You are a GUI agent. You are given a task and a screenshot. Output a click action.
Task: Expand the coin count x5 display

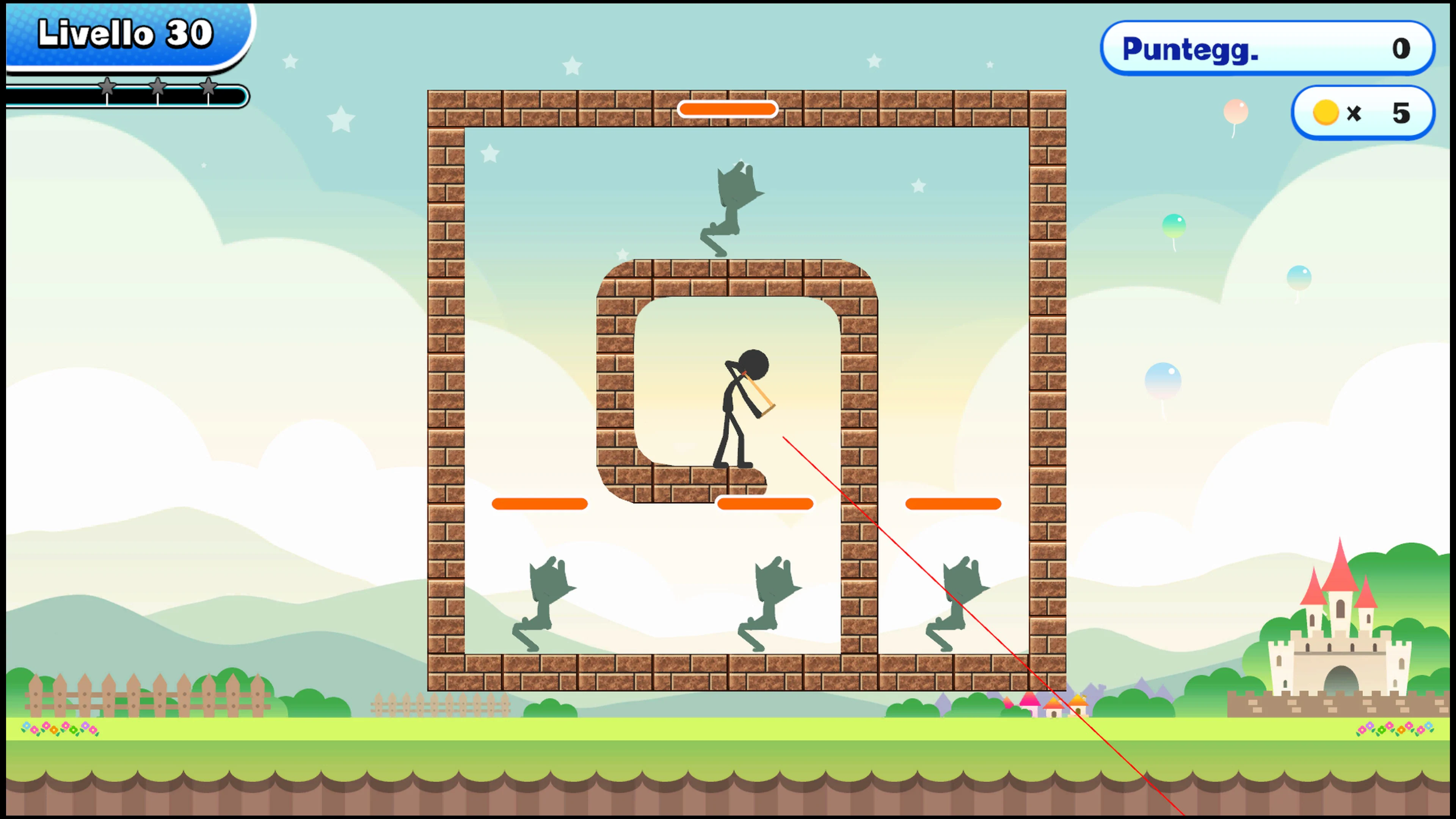tap(1362, 112)
